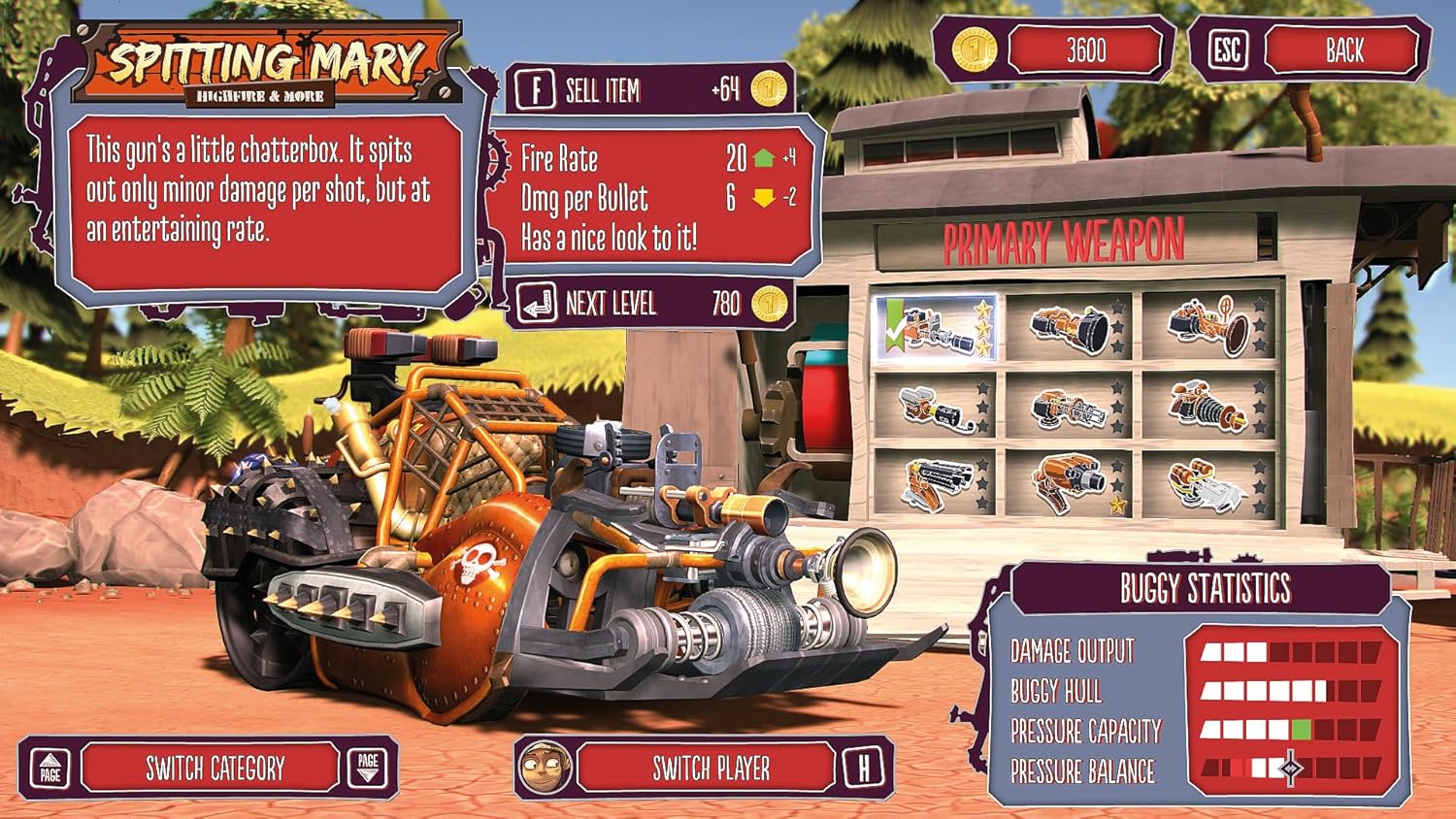Image resolution: width=1456 pixels, height=819 pixels.
Task: Select the weapon showing one gold star
Action: point(1068,482)
